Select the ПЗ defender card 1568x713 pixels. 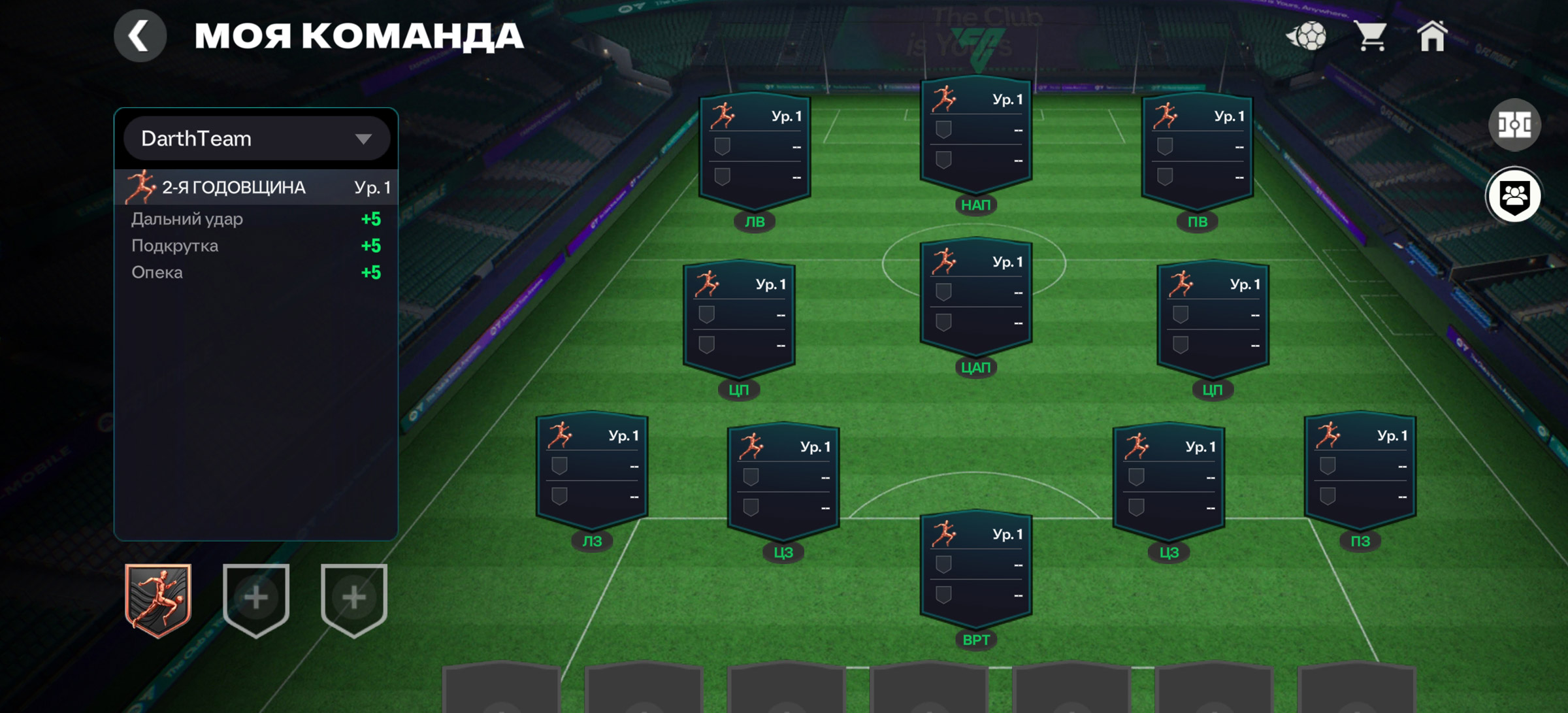[1360, 473]
